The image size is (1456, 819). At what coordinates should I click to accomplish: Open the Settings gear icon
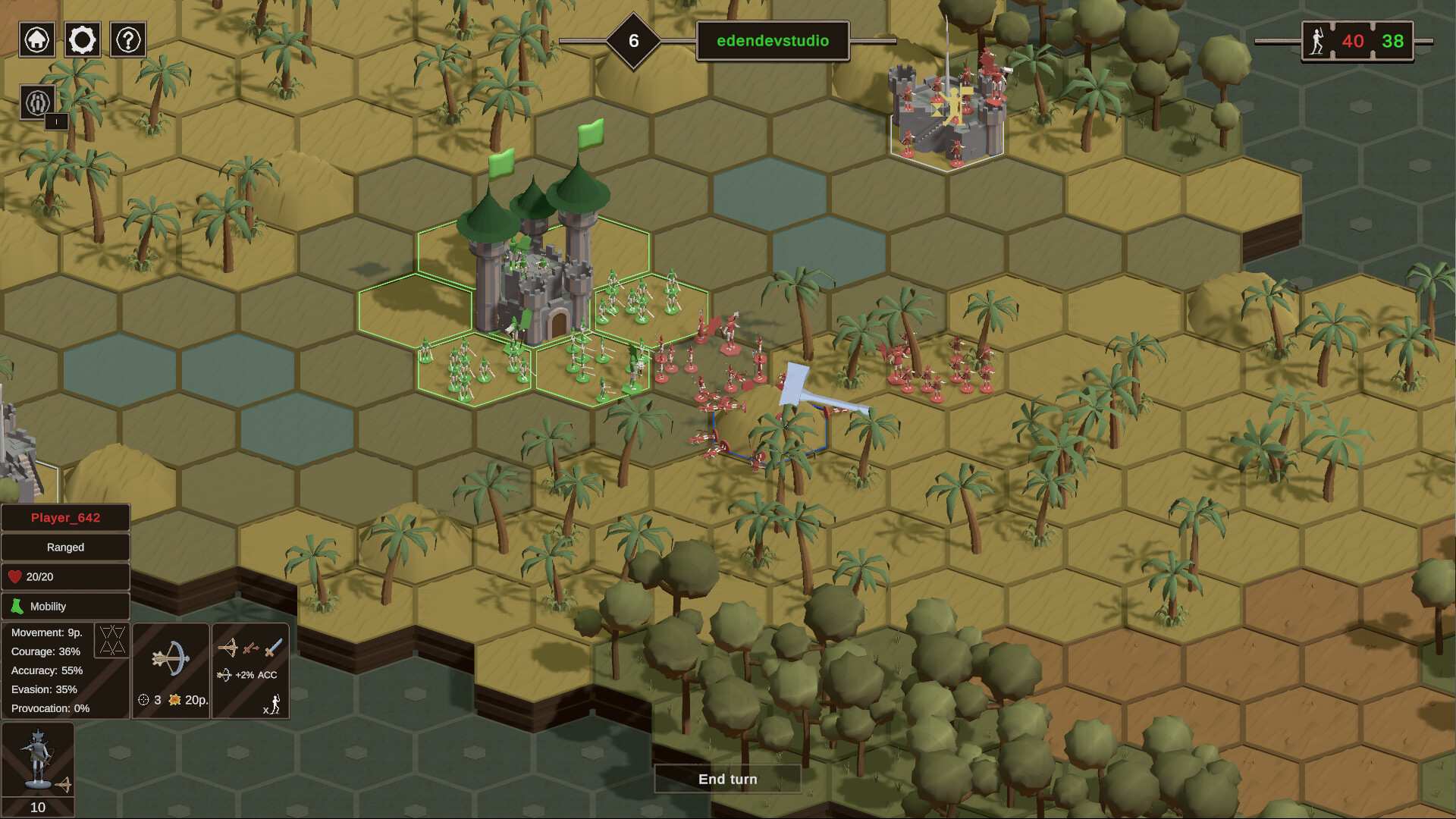pos(82,39)
